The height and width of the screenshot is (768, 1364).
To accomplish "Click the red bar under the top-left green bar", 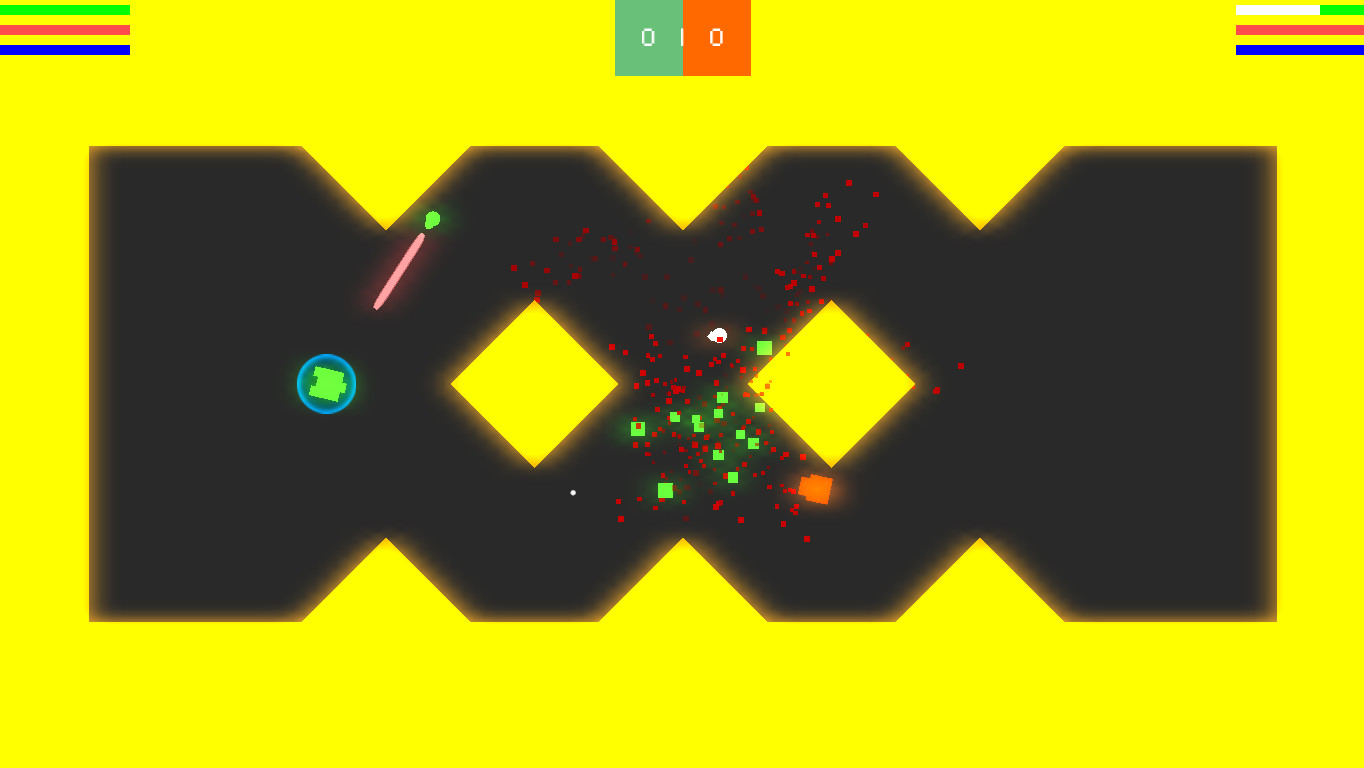I will coord(65,31).
